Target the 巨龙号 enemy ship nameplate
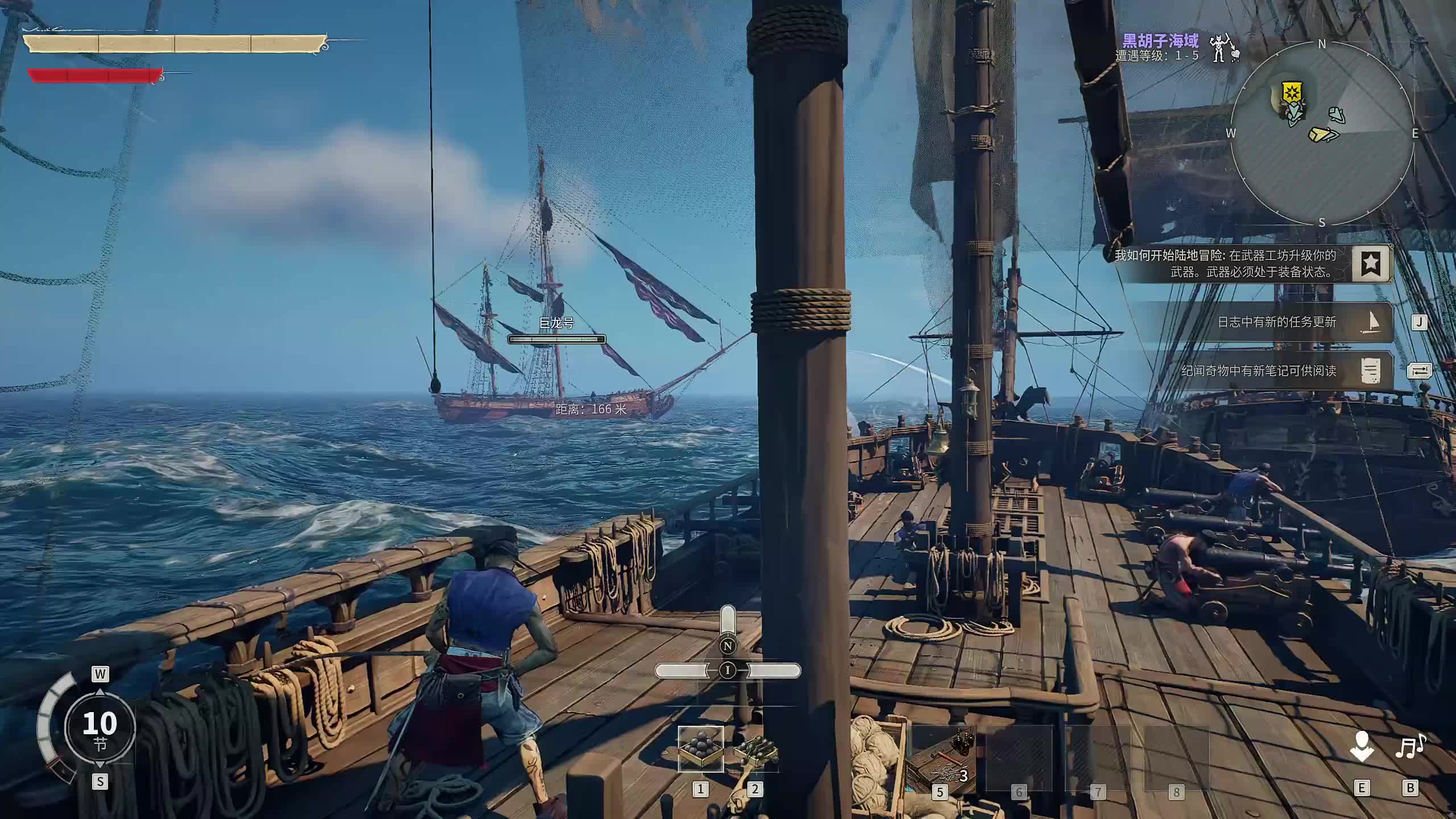 pyautogui.click(x=556, y=323)
